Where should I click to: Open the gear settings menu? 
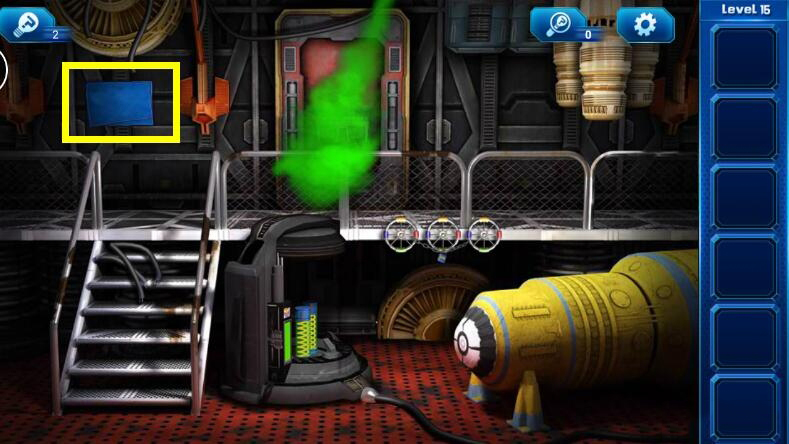click(645, 23)
